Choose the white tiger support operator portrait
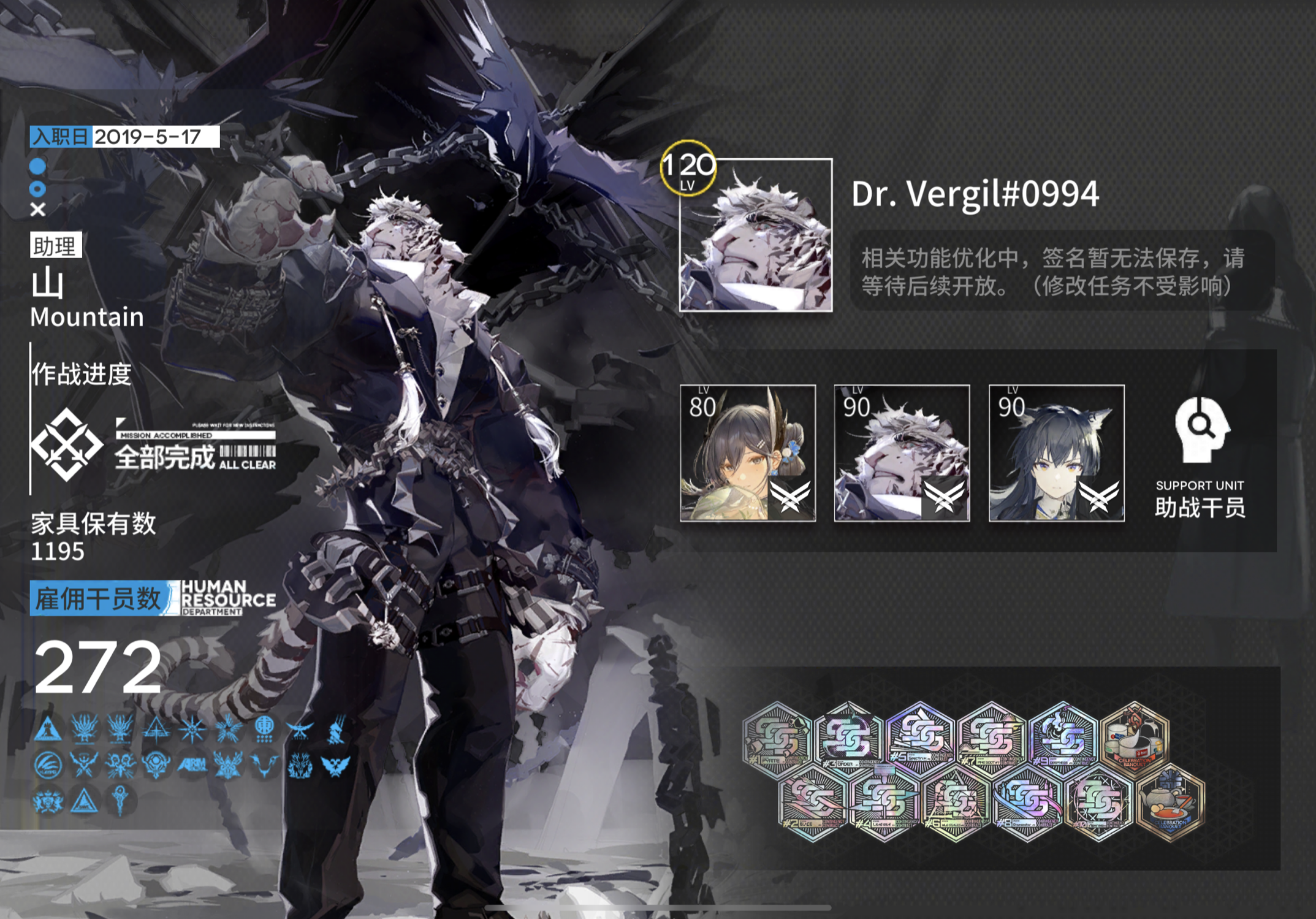Image resolution: width=1316 pixels, height=919 pixels. click(902, 453)
